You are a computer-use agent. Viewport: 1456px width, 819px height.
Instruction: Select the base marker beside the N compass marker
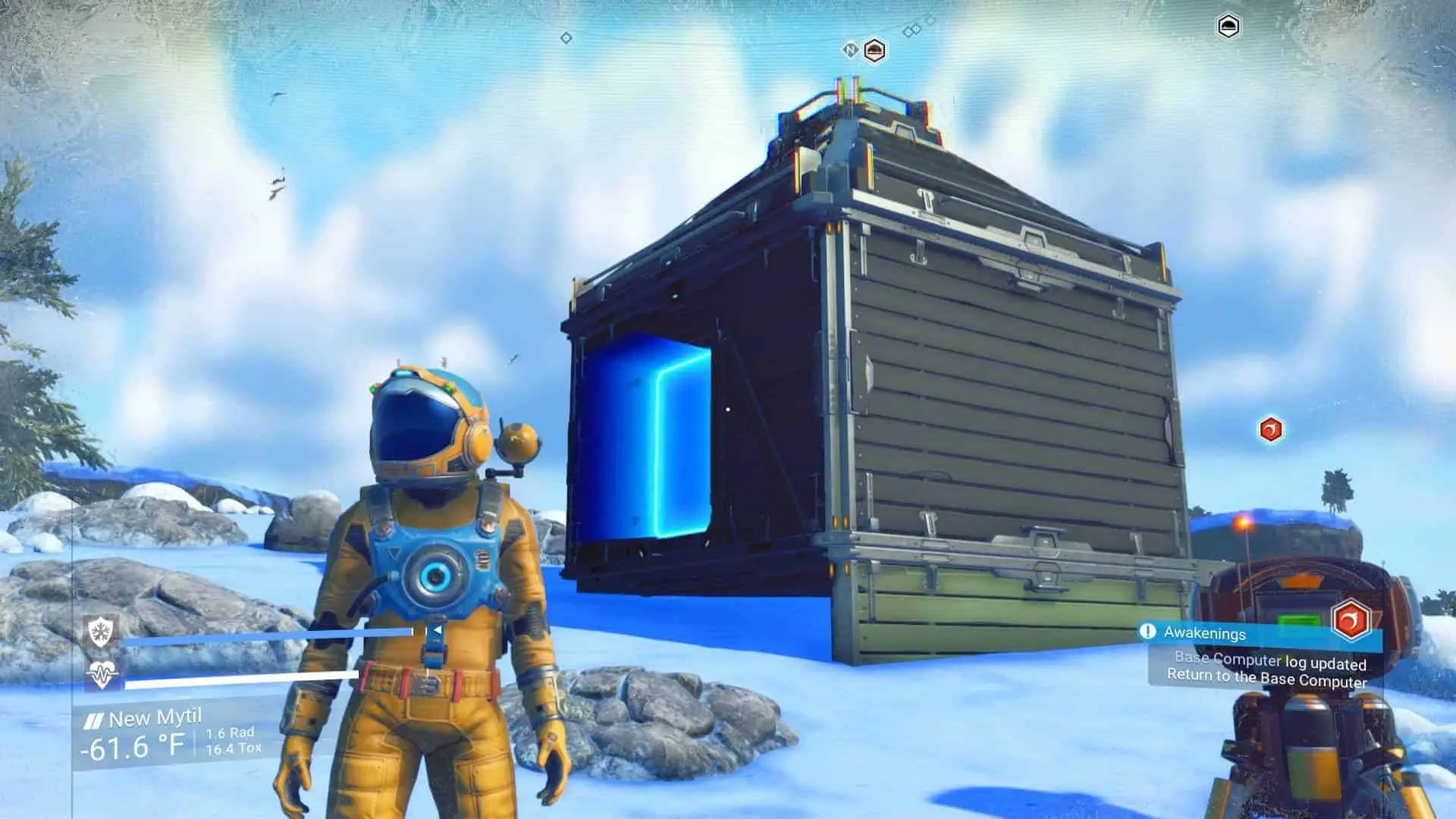(x=874, y=51)
